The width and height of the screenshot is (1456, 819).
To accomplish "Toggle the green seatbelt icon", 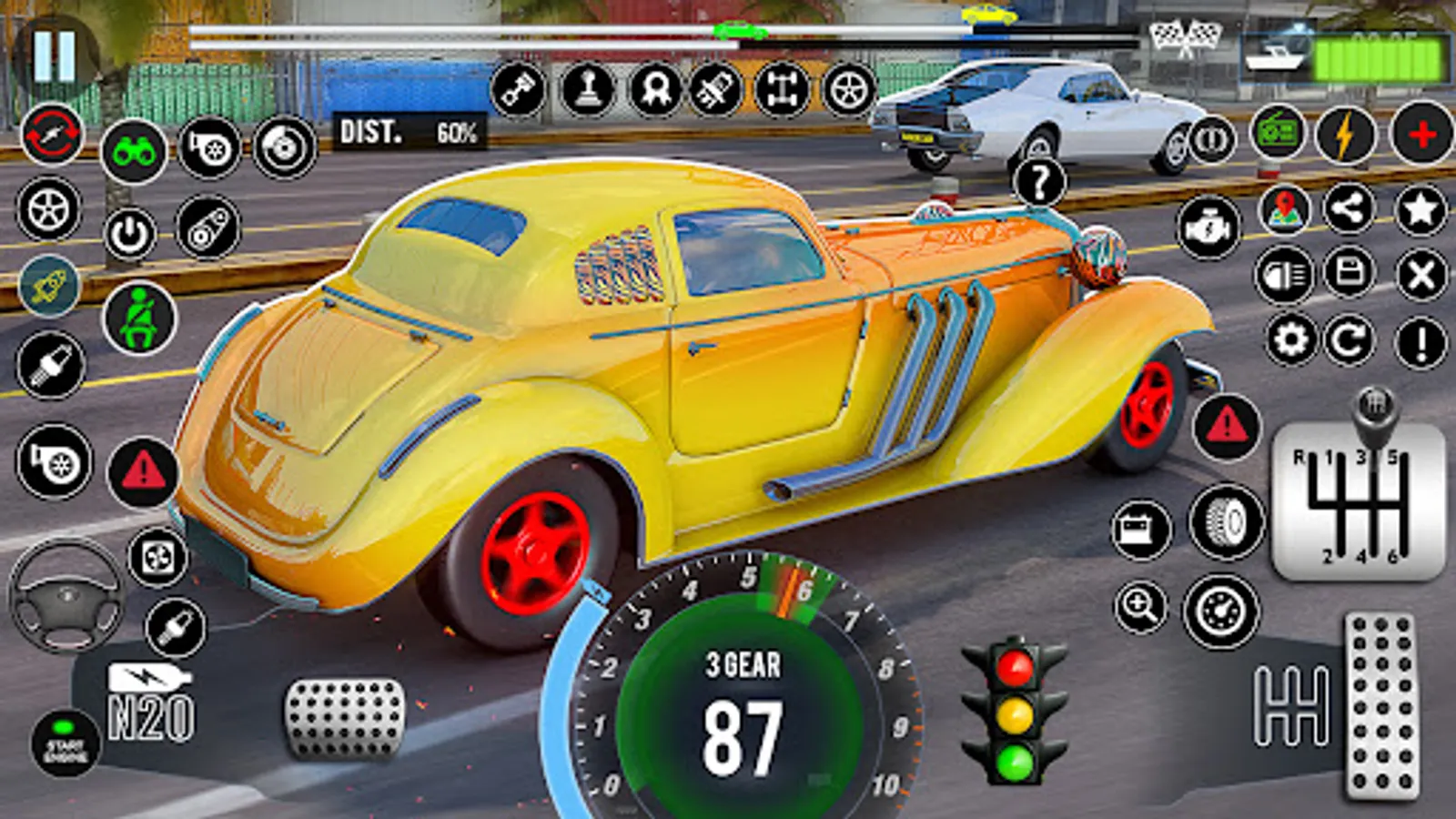I will pyautogui.click(x=139, y=318).
